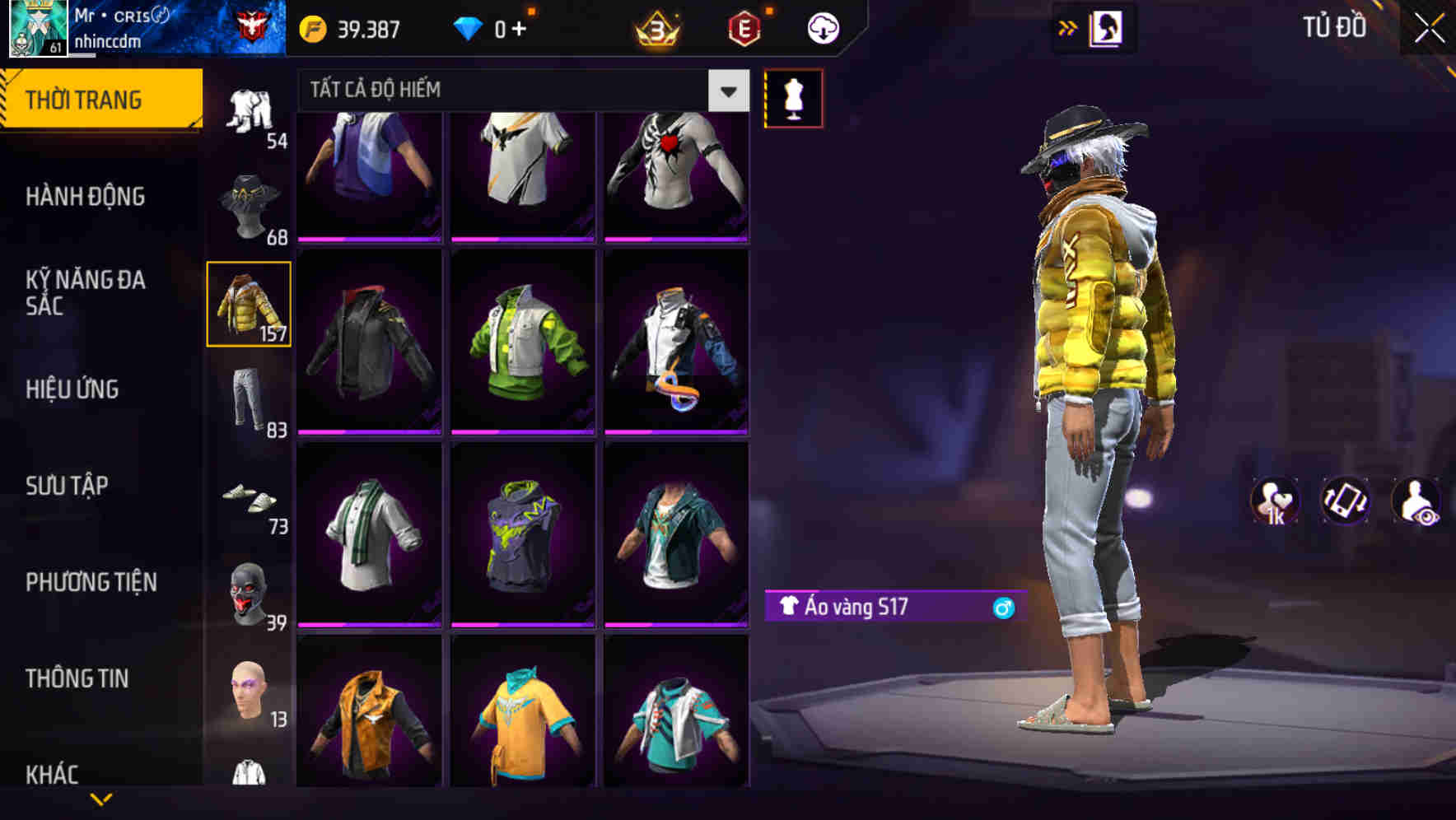Toggle the wardrobe sidebar collapse arrows
1456x820 pixels.
coord(1068,27)
